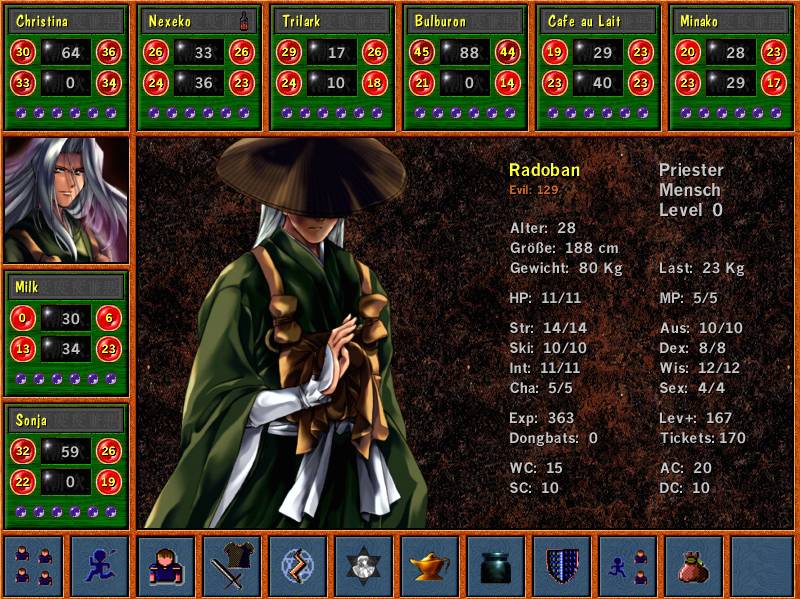Open the character portrait toolbar icon
This screenshot has height=599, width=800.
166,566
